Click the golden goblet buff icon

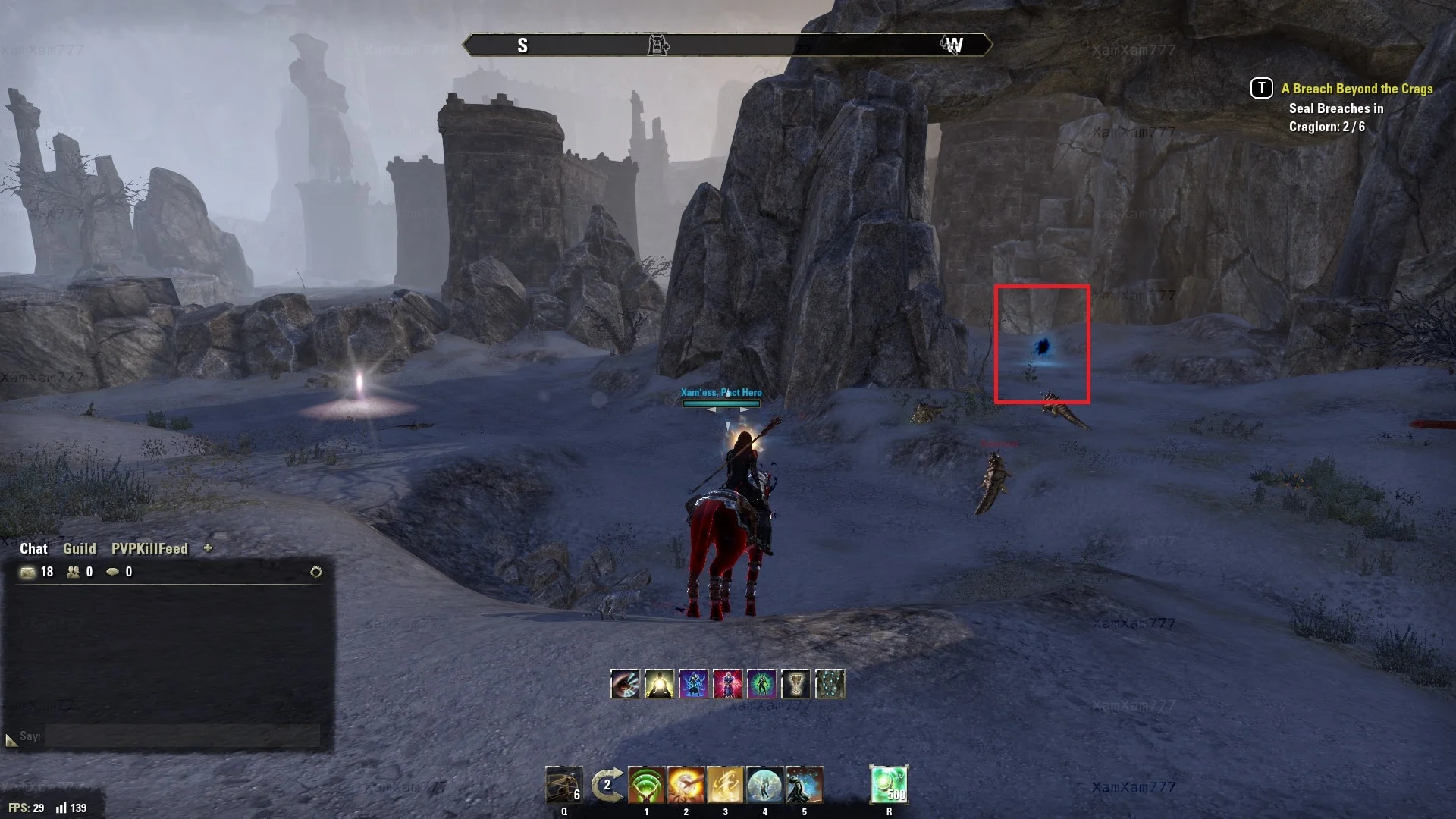click(795, 684)
